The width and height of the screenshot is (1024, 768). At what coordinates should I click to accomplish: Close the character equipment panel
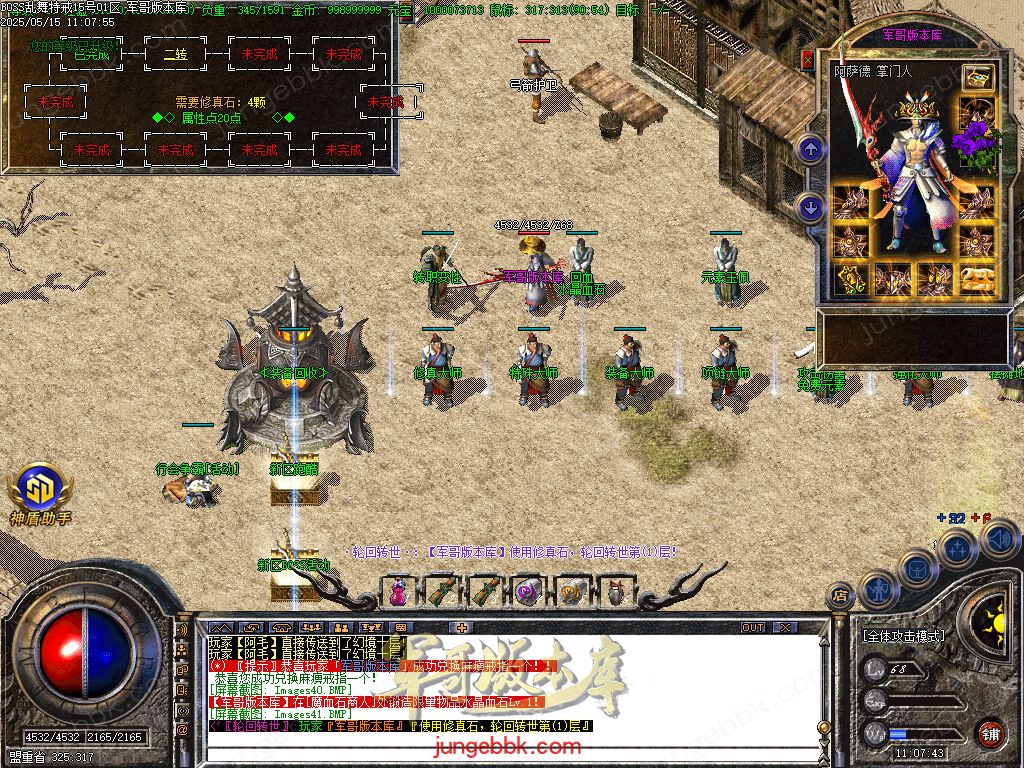pos(807,60)
